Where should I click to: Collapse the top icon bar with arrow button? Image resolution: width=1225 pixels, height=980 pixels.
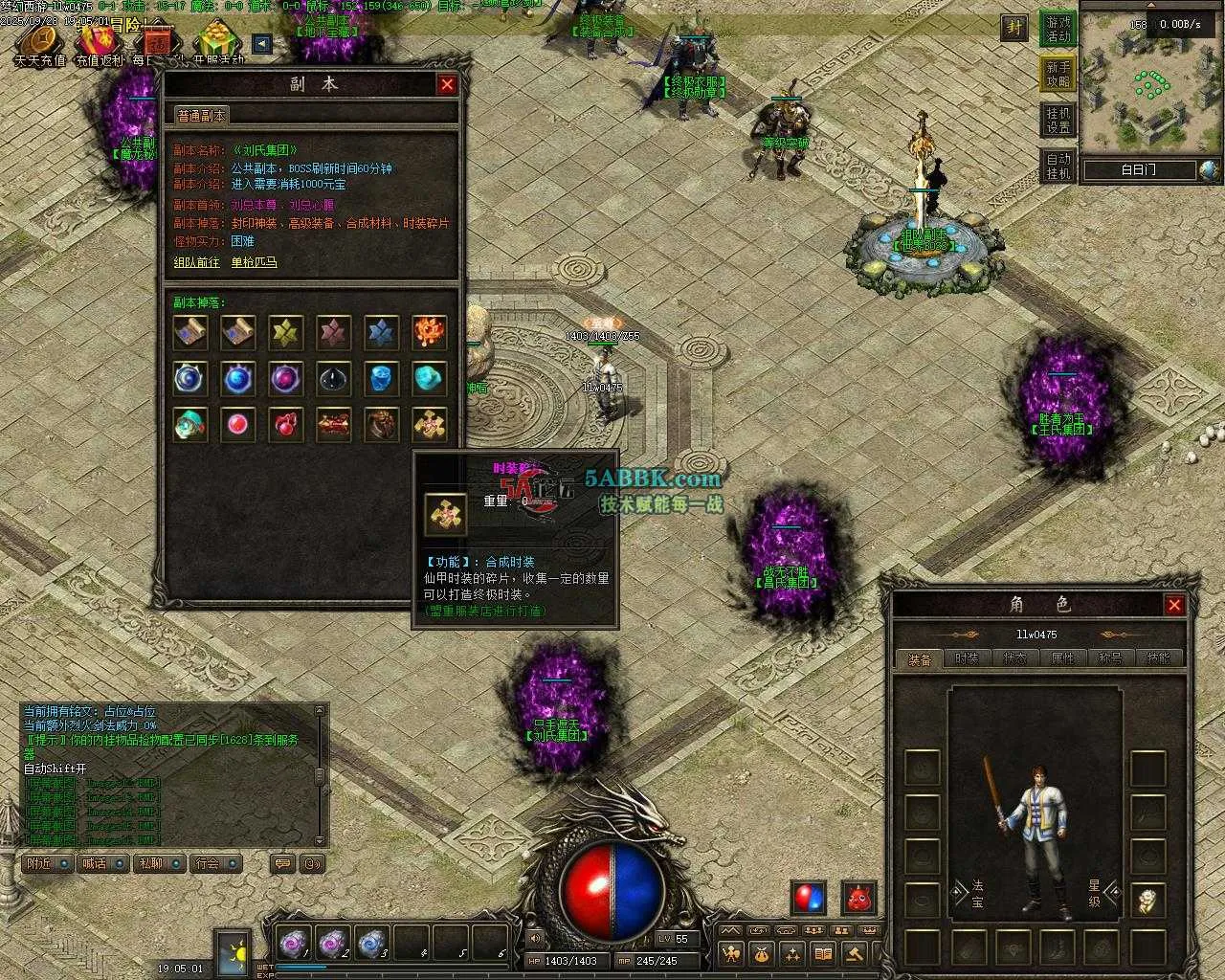click(x=261, y=43)
